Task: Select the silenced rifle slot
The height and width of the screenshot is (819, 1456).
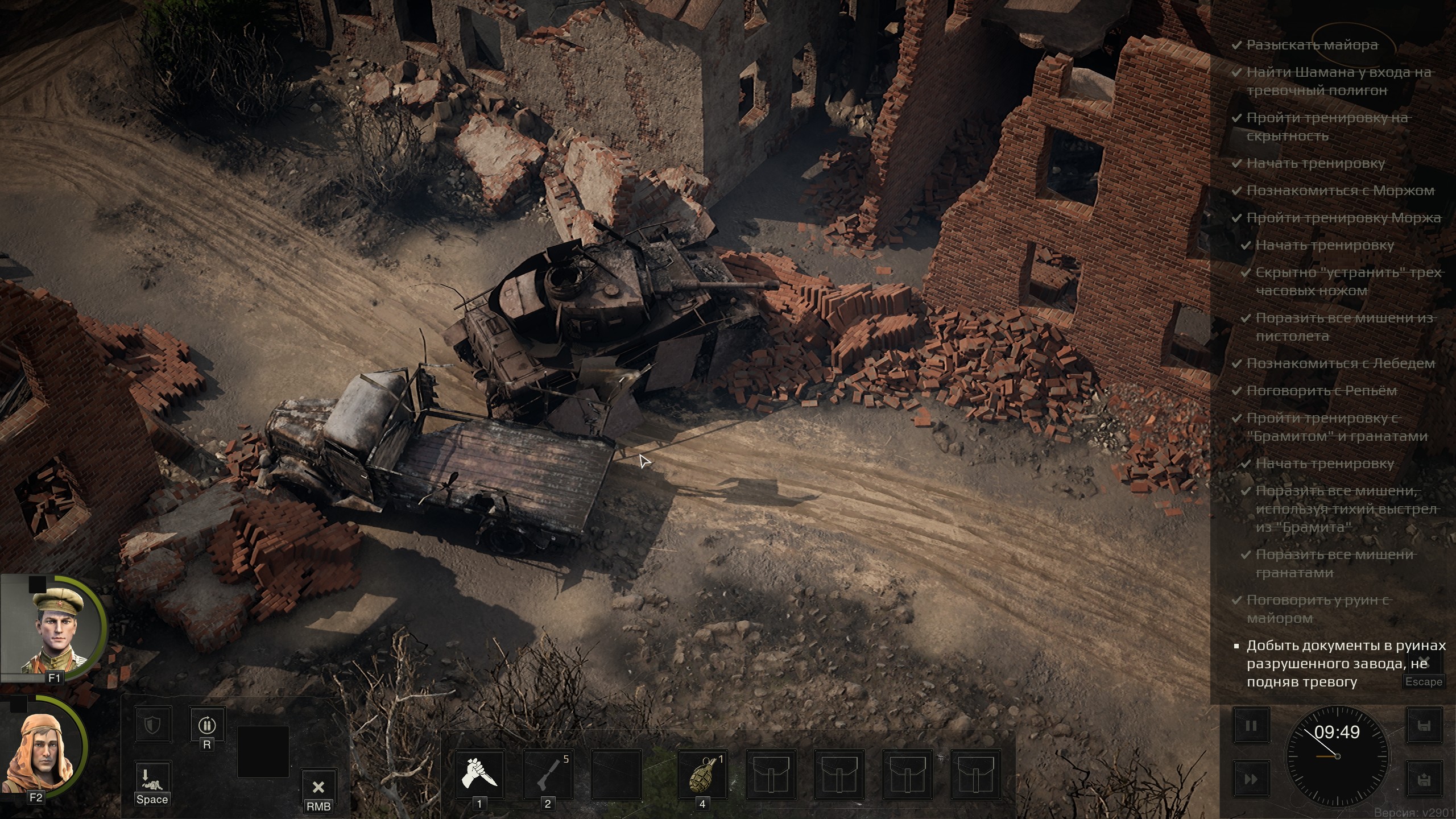Action: point(548,775)
